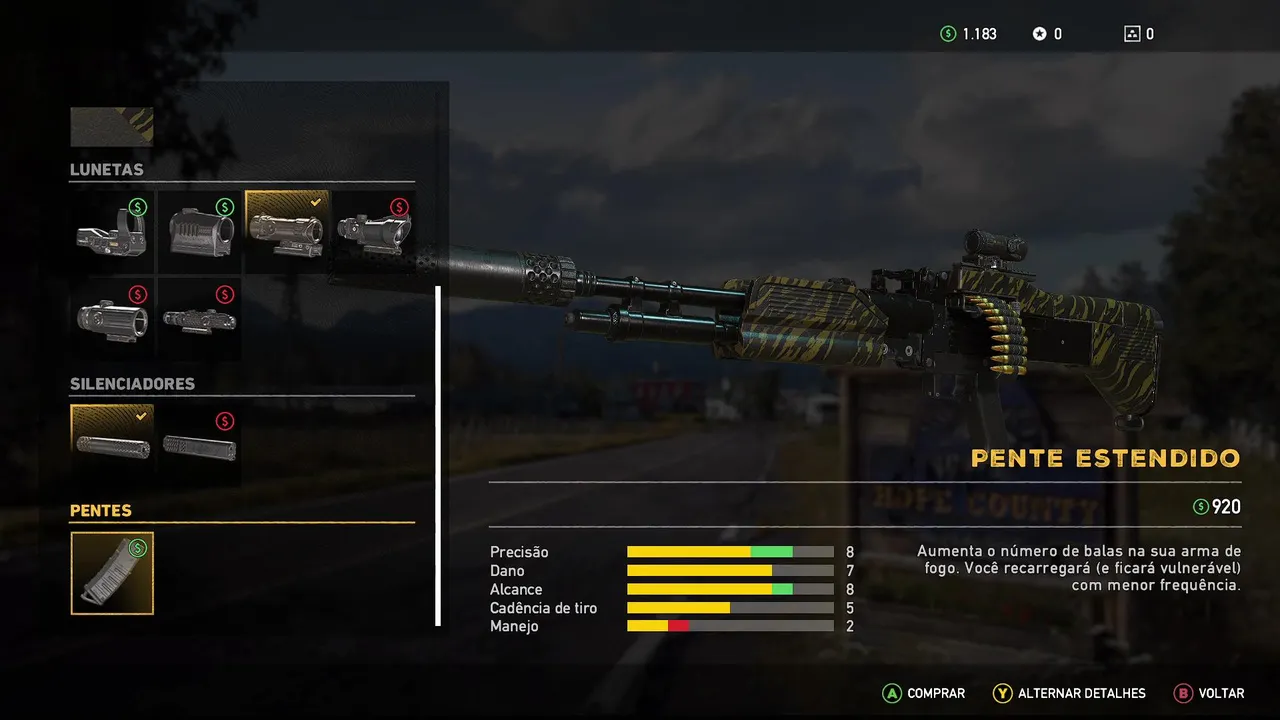The image size is (1280, 720).
Task: Select the open-frame reflex sight
Action: click(x=112, y=232)
